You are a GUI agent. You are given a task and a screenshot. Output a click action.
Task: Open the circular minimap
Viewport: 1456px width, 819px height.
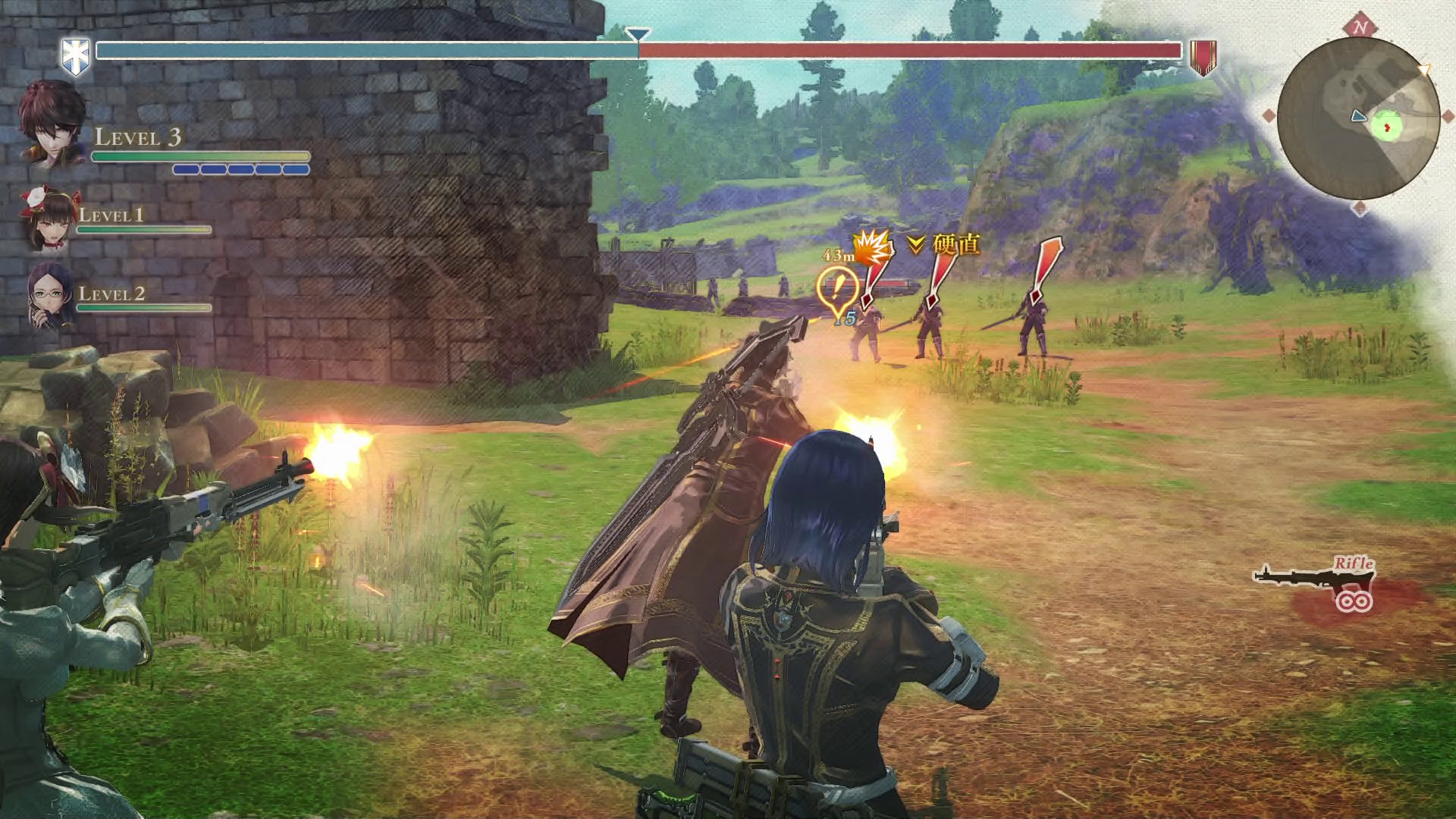[x=1358, y=119]
